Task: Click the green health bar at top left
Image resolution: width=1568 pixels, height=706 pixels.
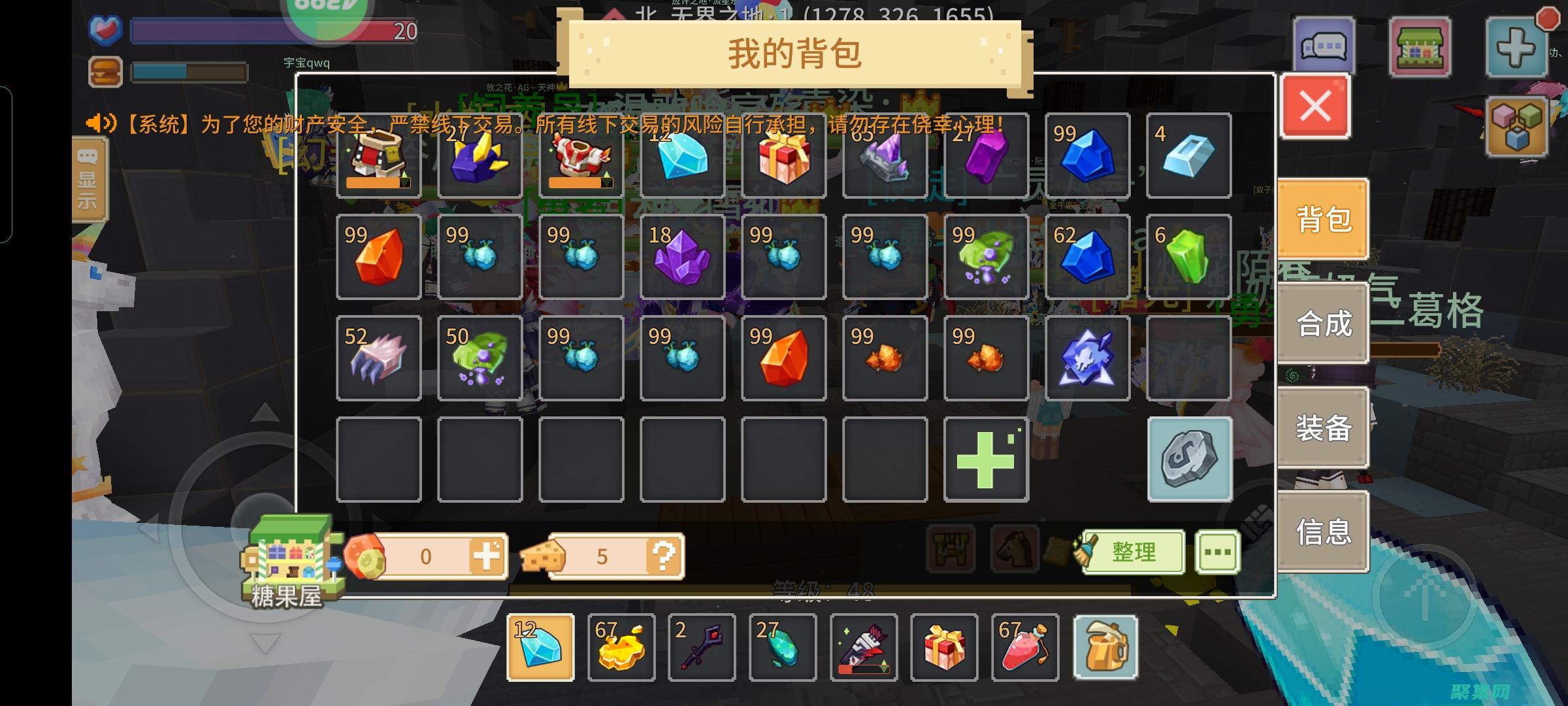Action: click(274, 31)
